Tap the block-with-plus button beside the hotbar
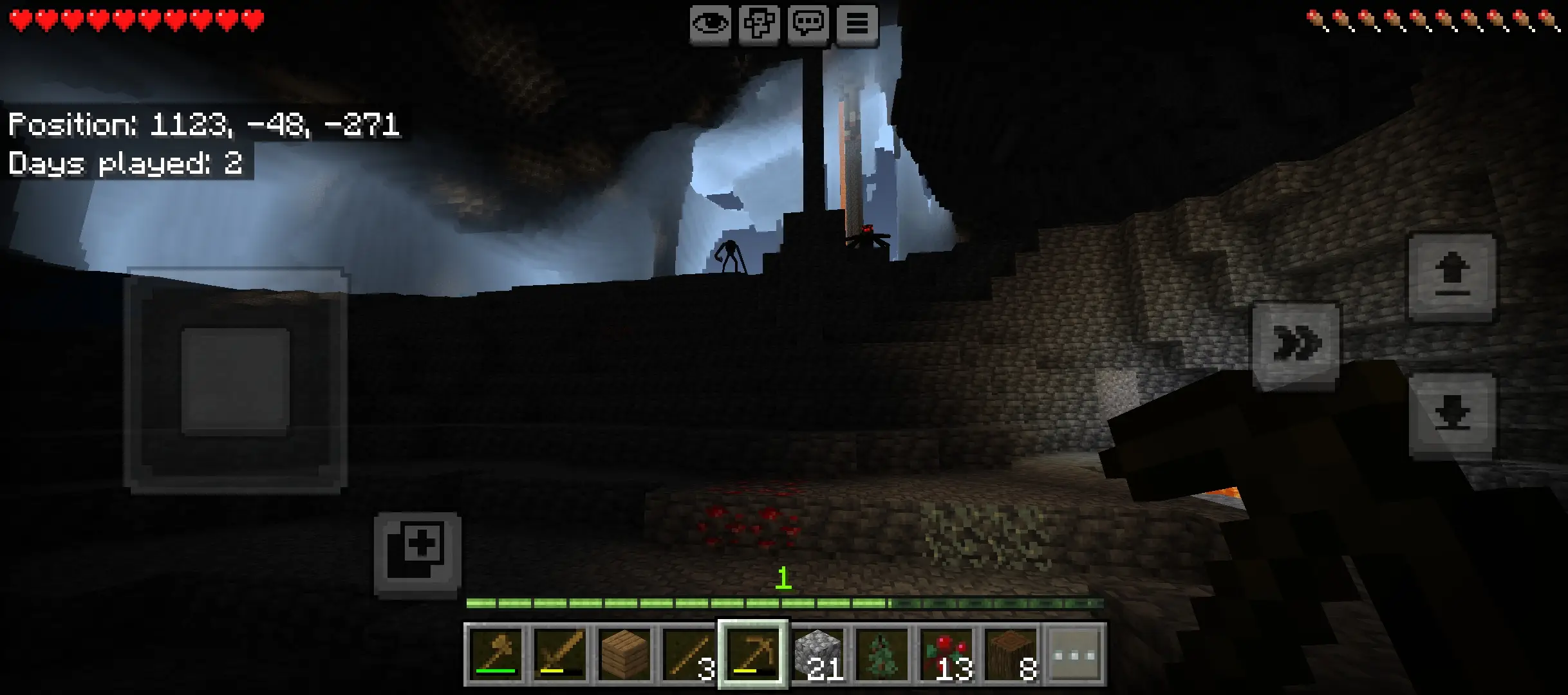 point(418,553)
